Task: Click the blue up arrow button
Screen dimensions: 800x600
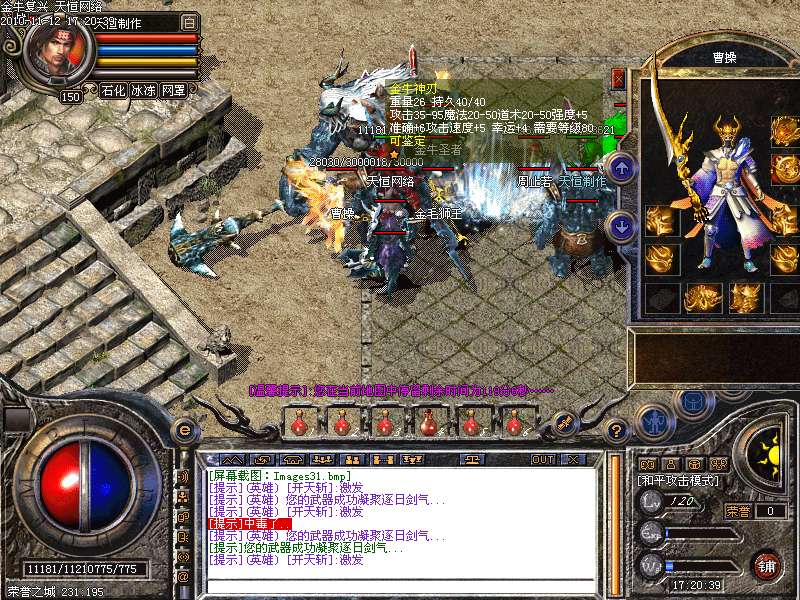Action: (x=621, y=167)
